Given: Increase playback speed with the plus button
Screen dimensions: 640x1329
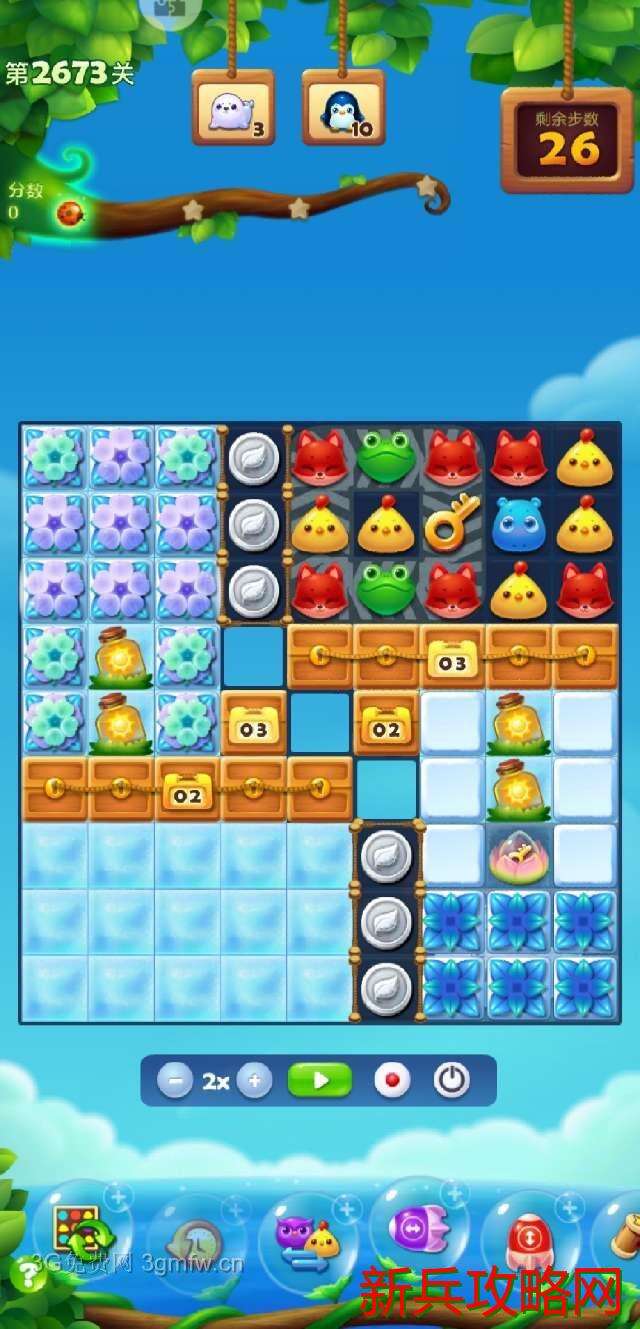Looking at the screenshot, I should coord(255,1081).
